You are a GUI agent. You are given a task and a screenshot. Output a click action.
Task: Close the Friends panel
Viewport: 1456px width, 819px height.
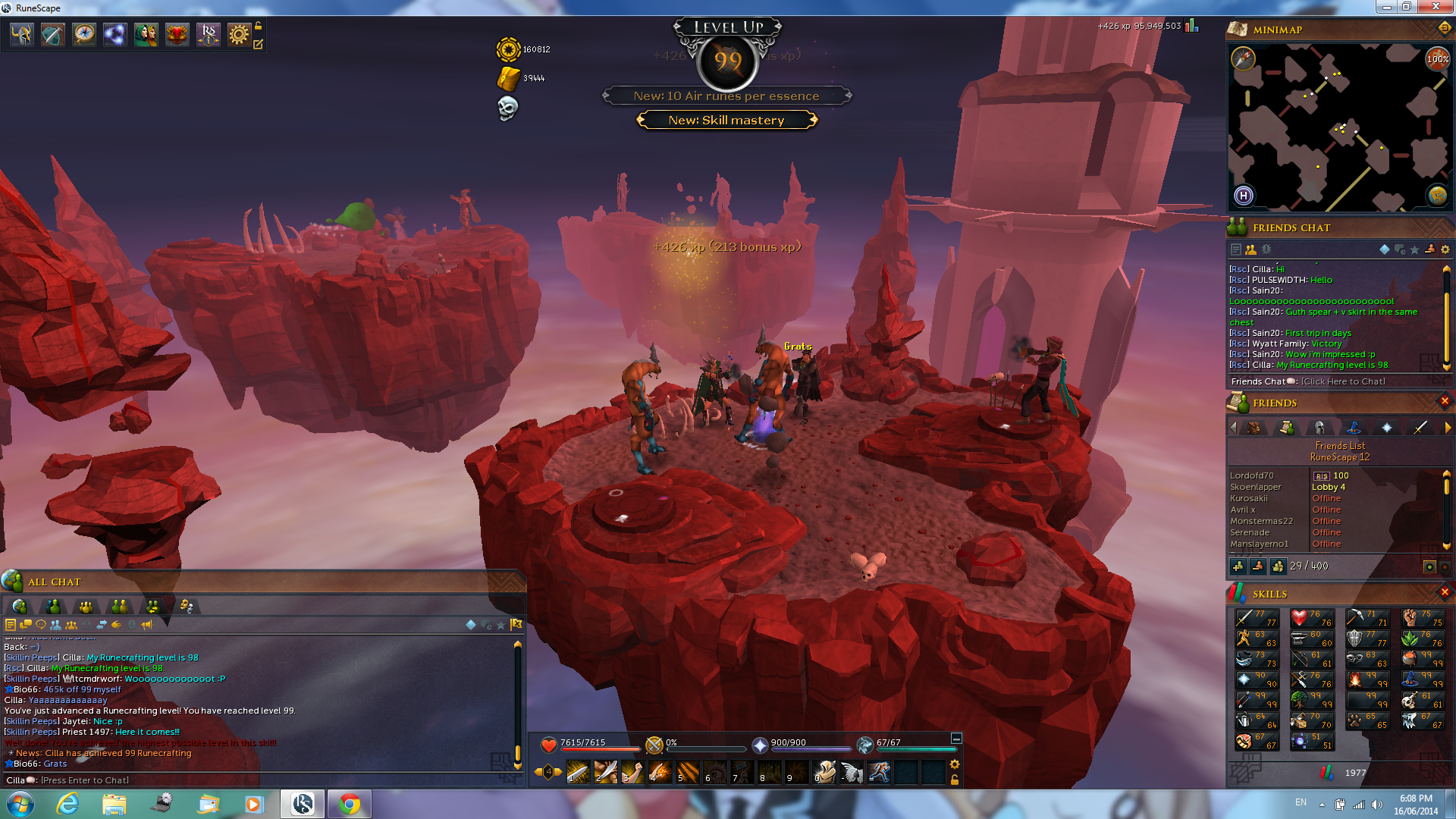coord(1444,401)
